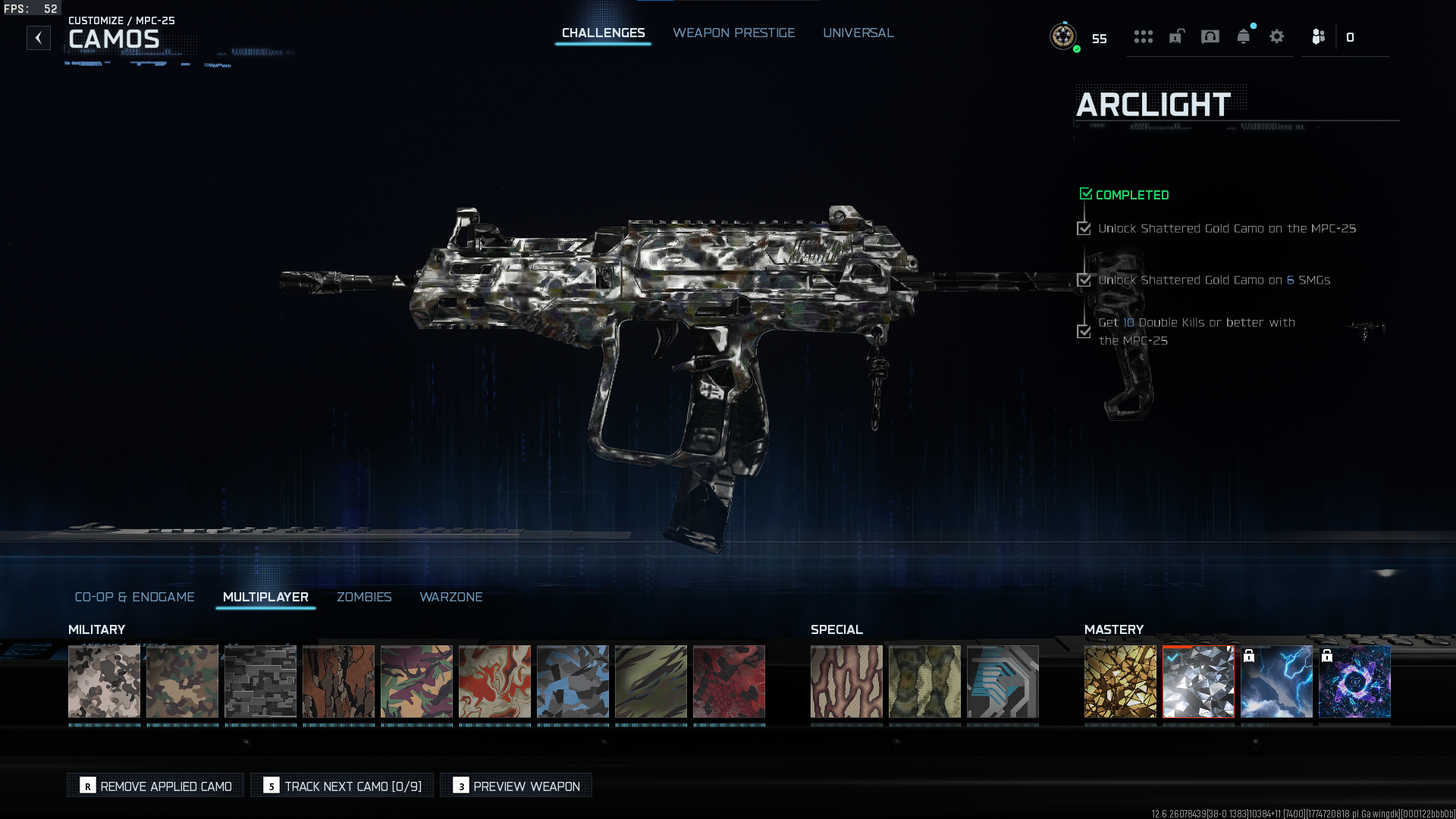Image resolution: width=1456 pixels, height=819 pixels.
Task: Open the grid menu icon
Action: pyautogui.click(x=1143, y=36)
